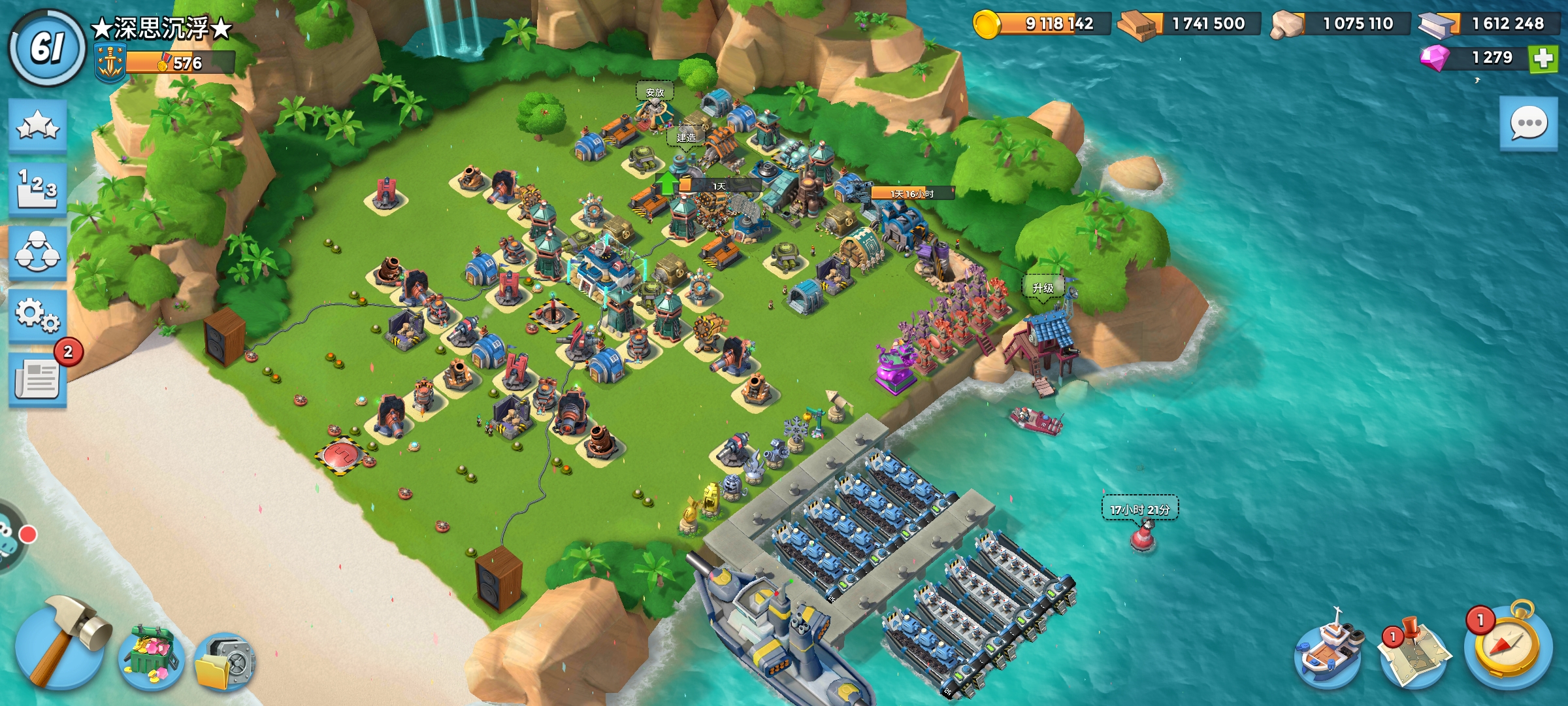Viewport: 1568px width, 706px height.
Task: Open the build menu with the hammer
Action: click(60, 644)
